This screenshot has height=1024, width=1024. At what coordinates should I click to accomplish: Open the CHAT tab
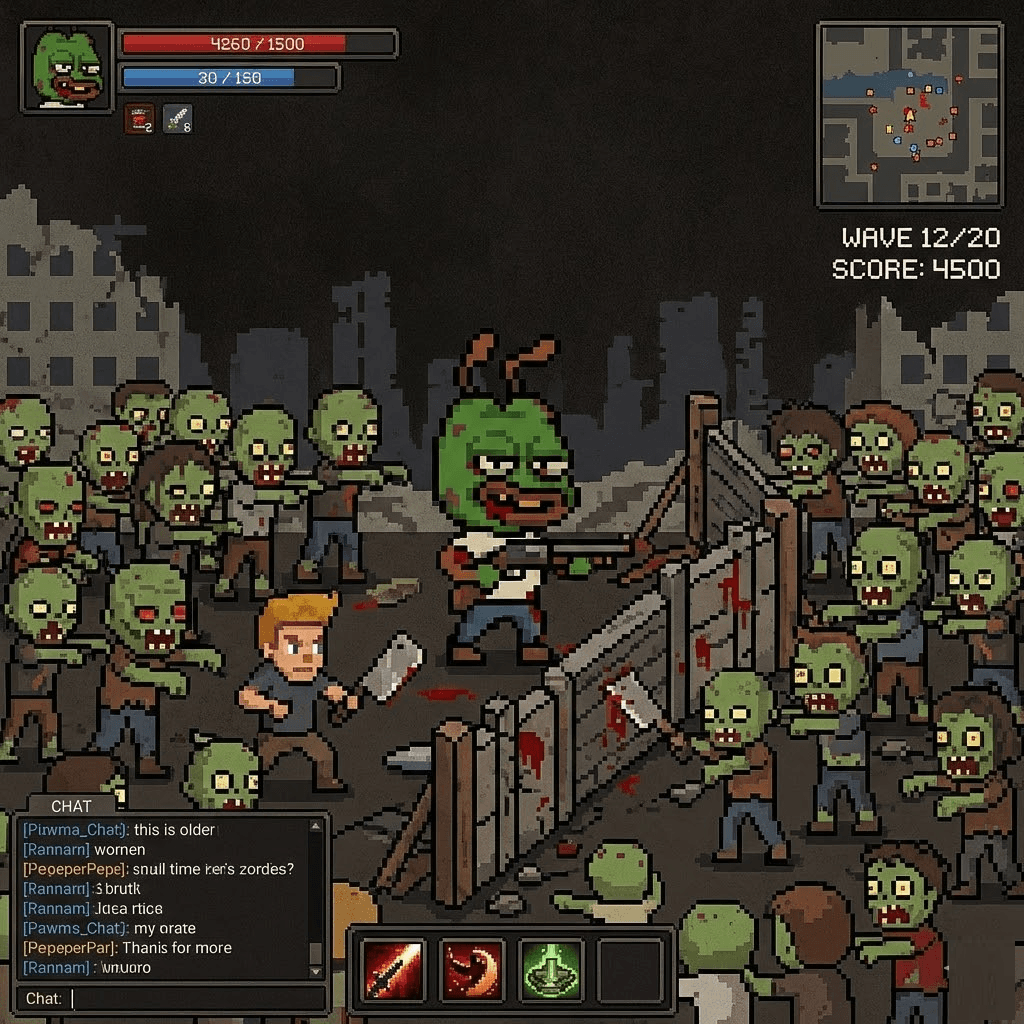pyautogui.click(x=71, y=806)
